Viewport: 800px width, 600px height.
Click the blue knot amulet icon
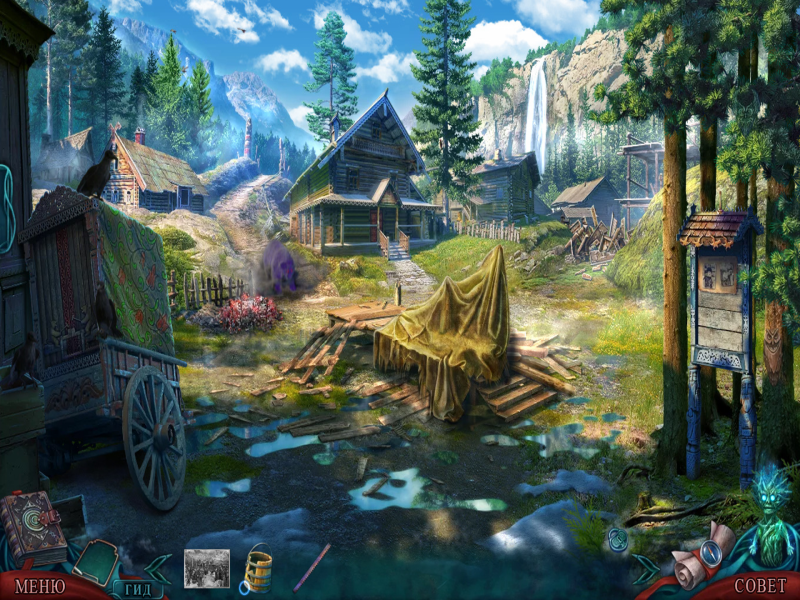coord(617,539)
